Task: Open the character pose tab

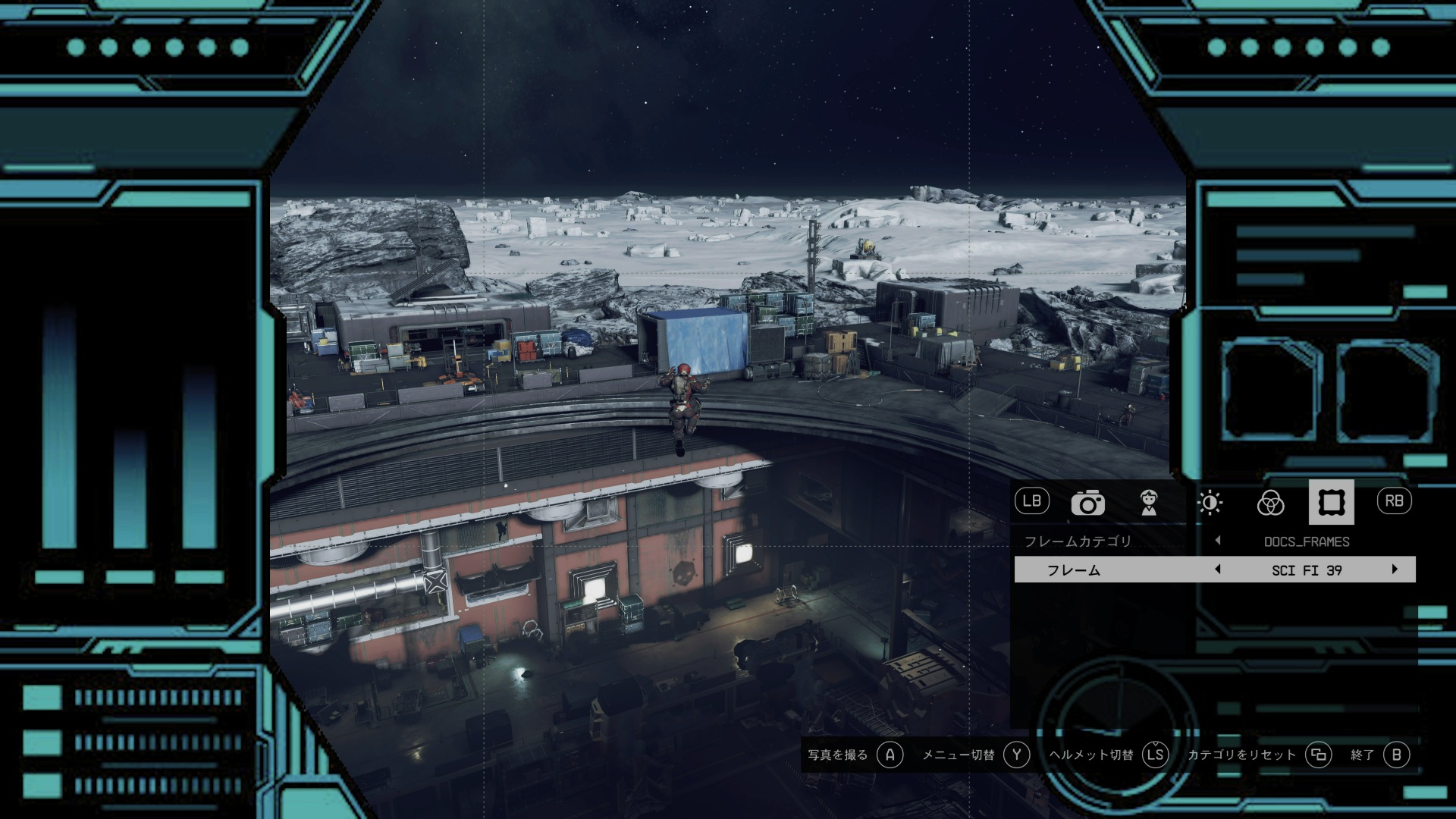Action: [x=1149, y=503]
